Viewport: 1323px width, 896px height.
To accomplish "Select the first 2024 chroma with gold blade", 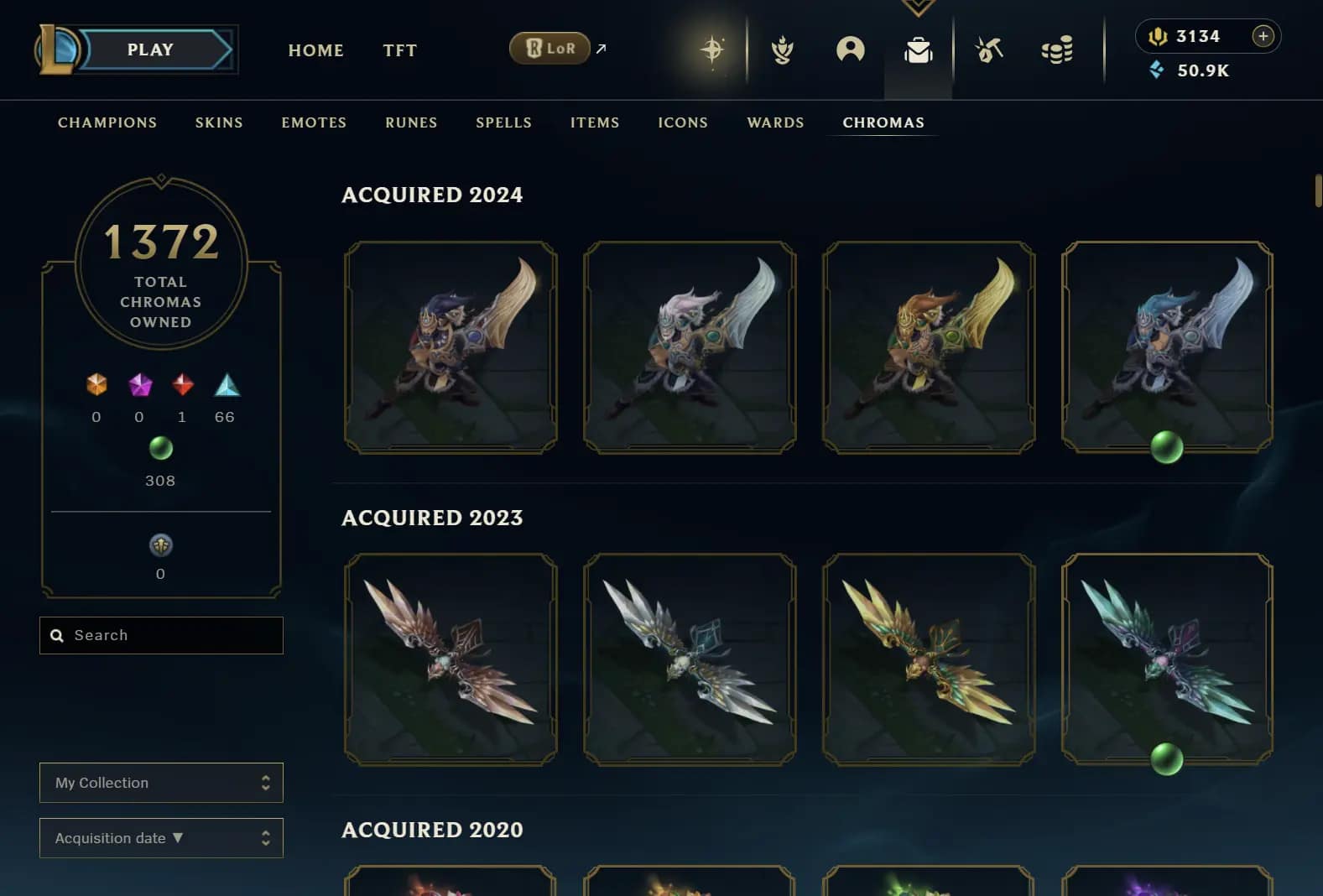I will (451, 347).
